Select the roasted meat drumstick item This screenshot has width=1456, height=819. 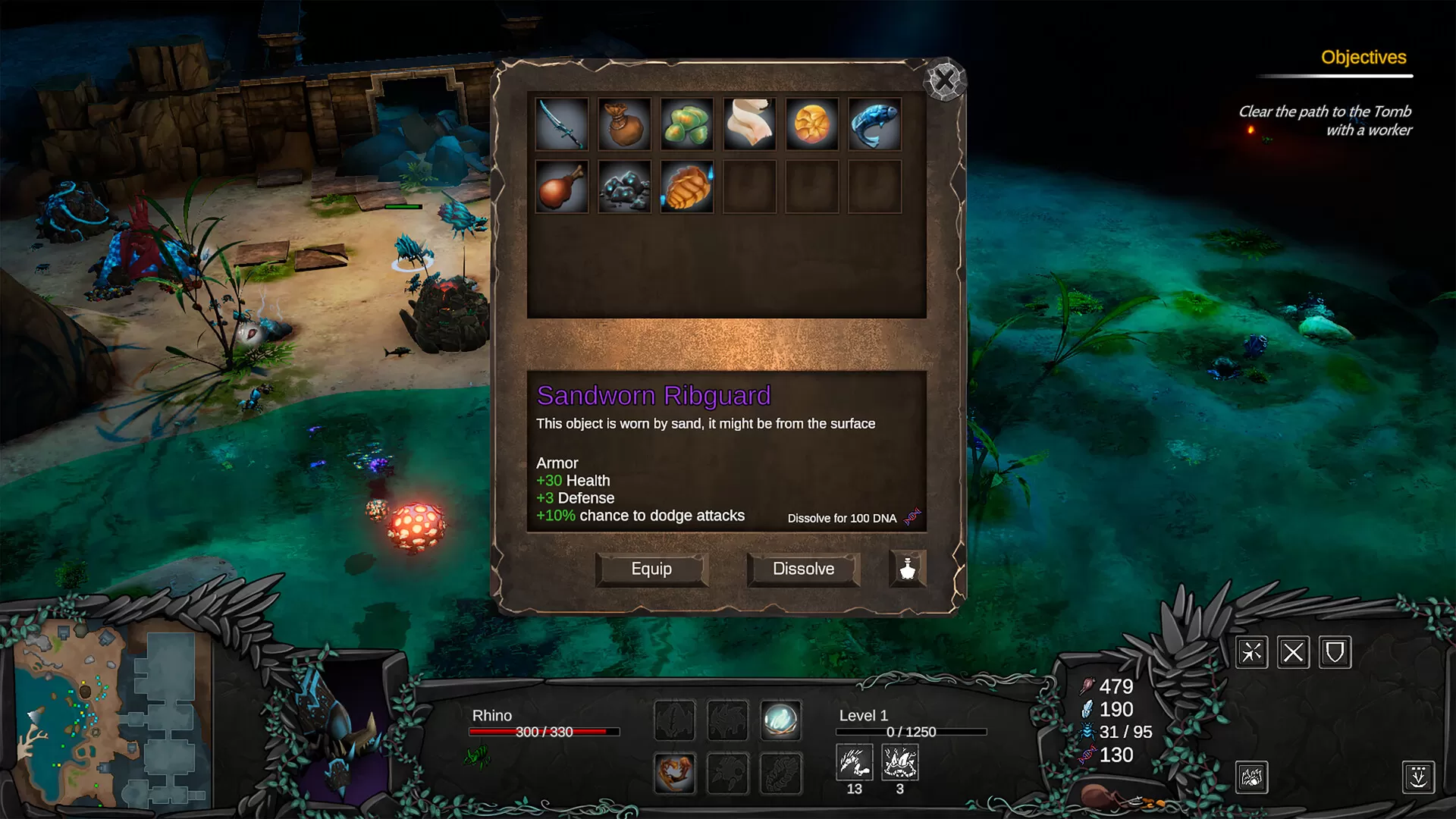[x=562, y=187]
